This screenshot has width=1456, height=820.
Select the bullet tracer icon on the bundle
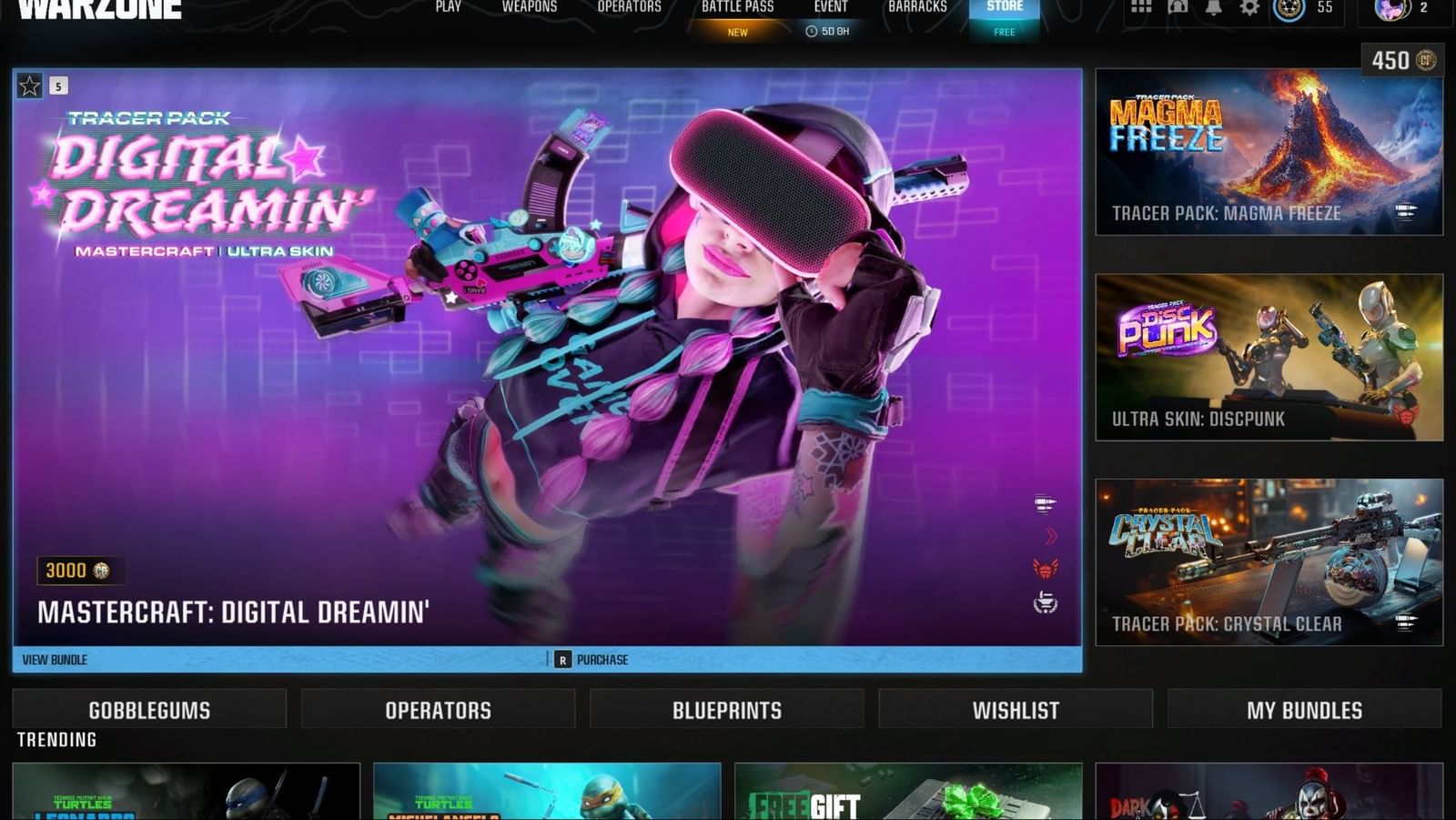pos(1046,502)
